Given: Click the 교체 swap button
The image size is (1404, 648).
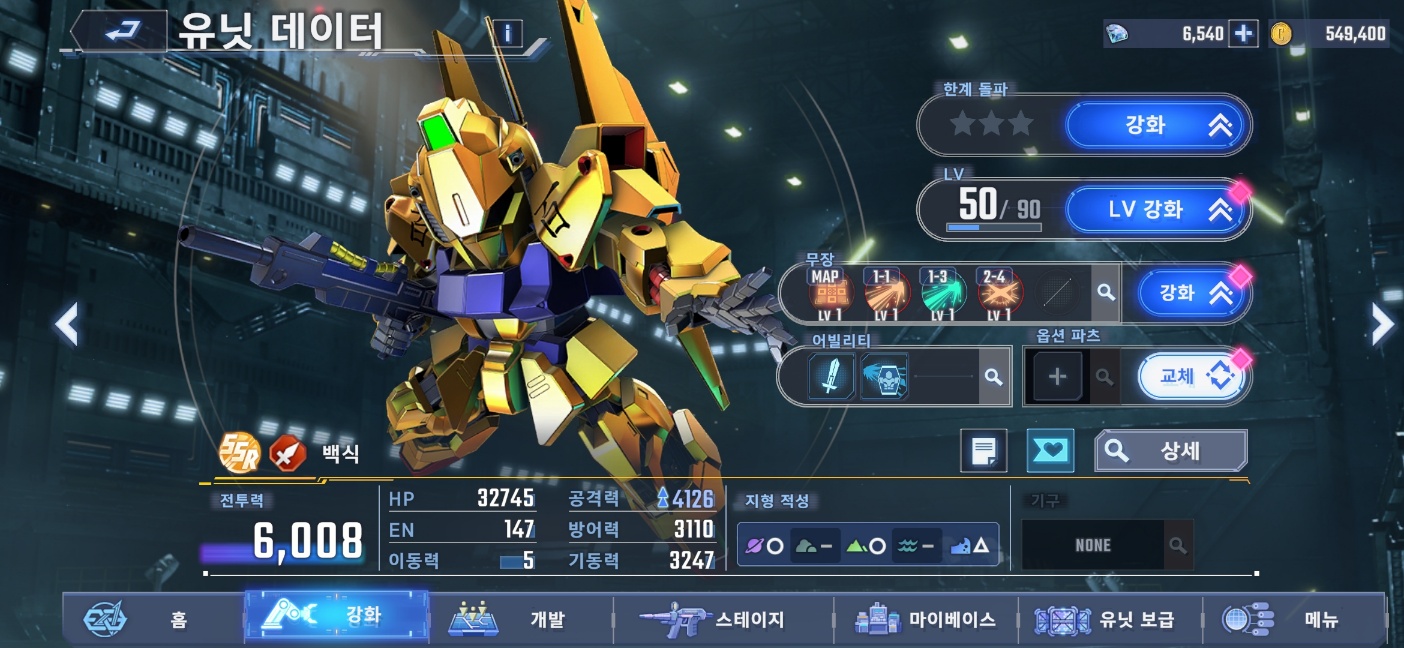Looking at the screenshot, I should pos(1192,376).
